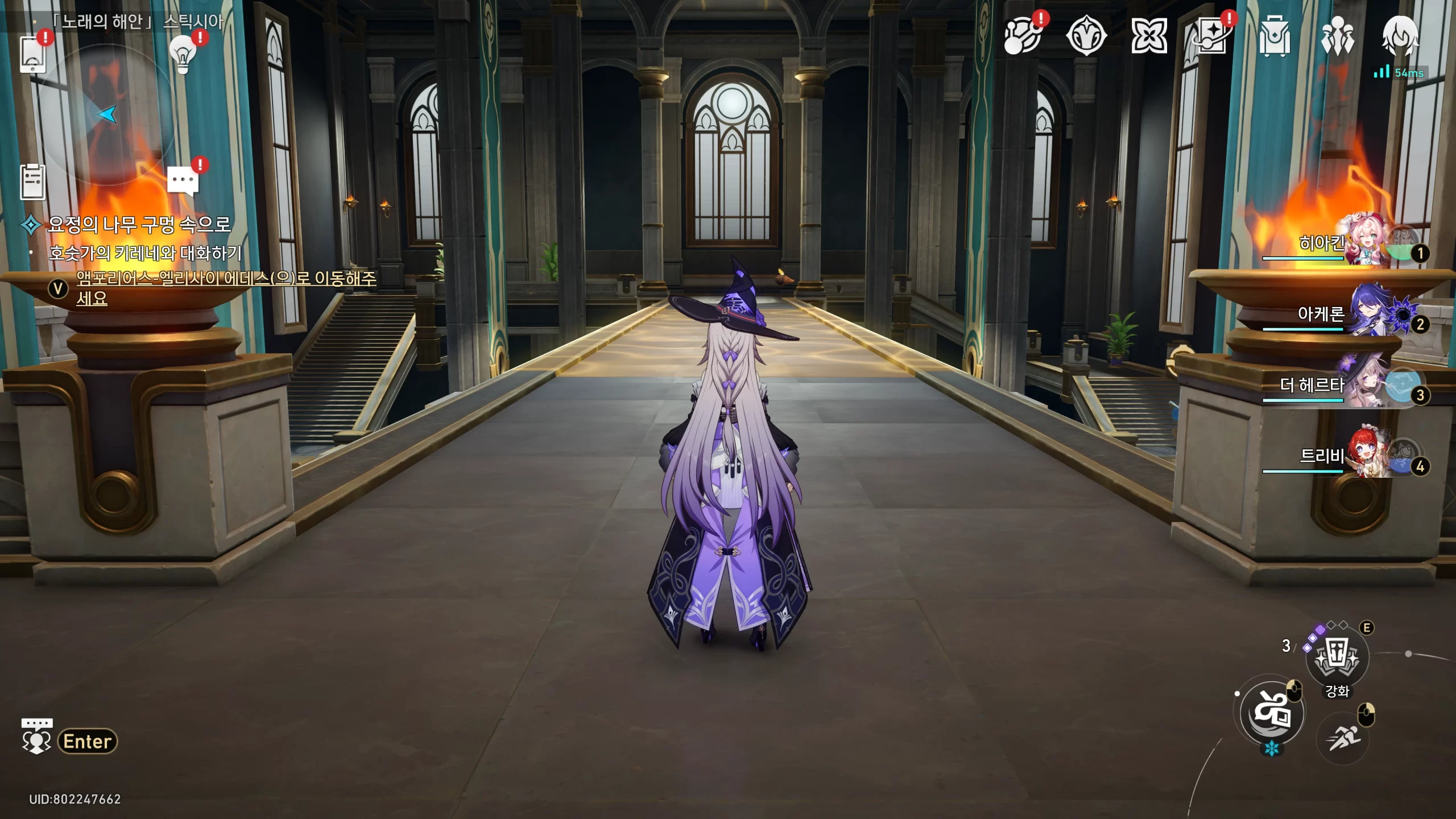Viewport: 1456px width, 819px height.
Task: Open the phone menu icon
Action: 32,54
